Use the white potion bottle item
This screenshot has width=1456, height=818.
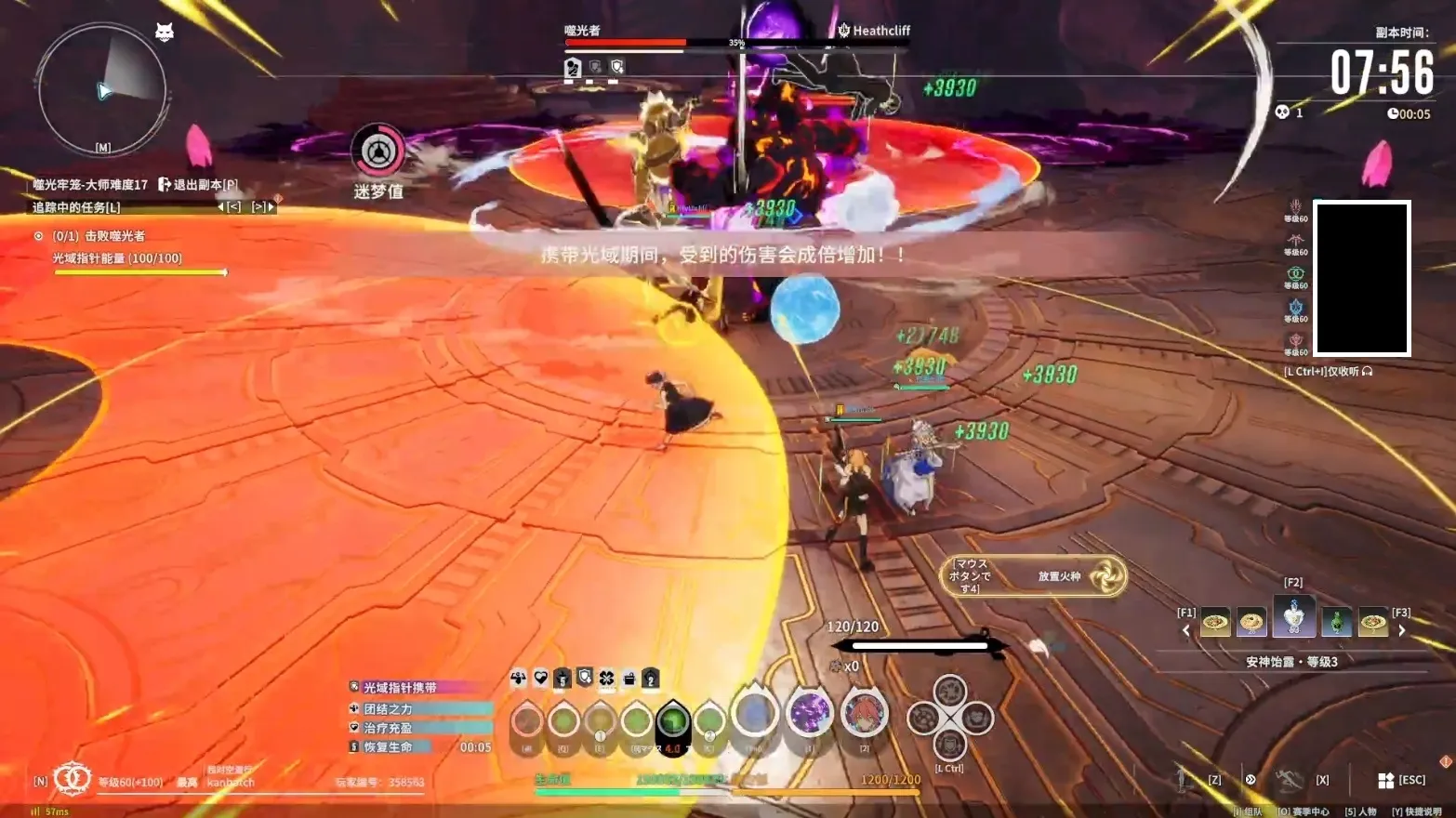coord(1293,616)
